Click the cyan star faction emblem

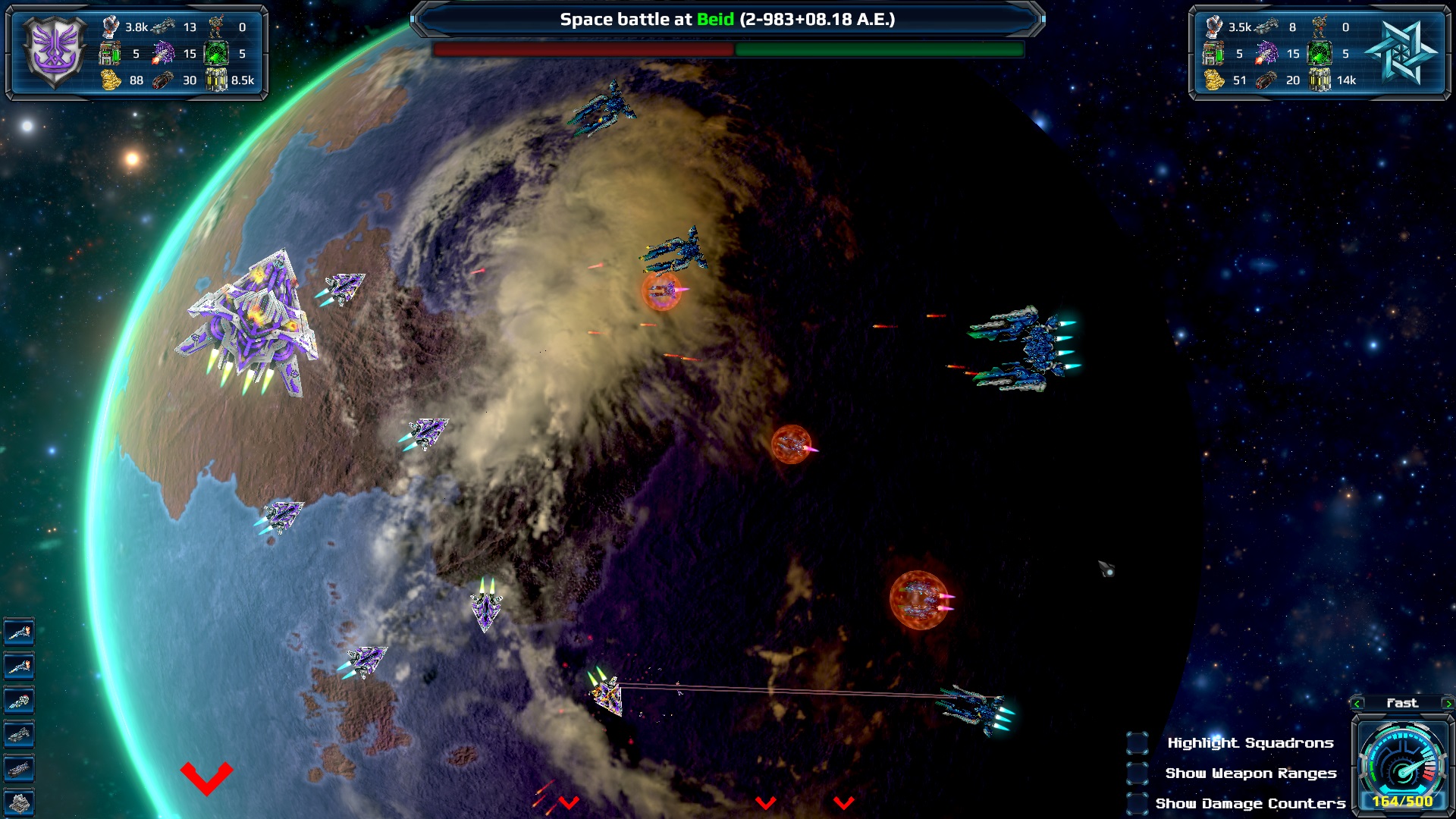(x=1402, y=52)
